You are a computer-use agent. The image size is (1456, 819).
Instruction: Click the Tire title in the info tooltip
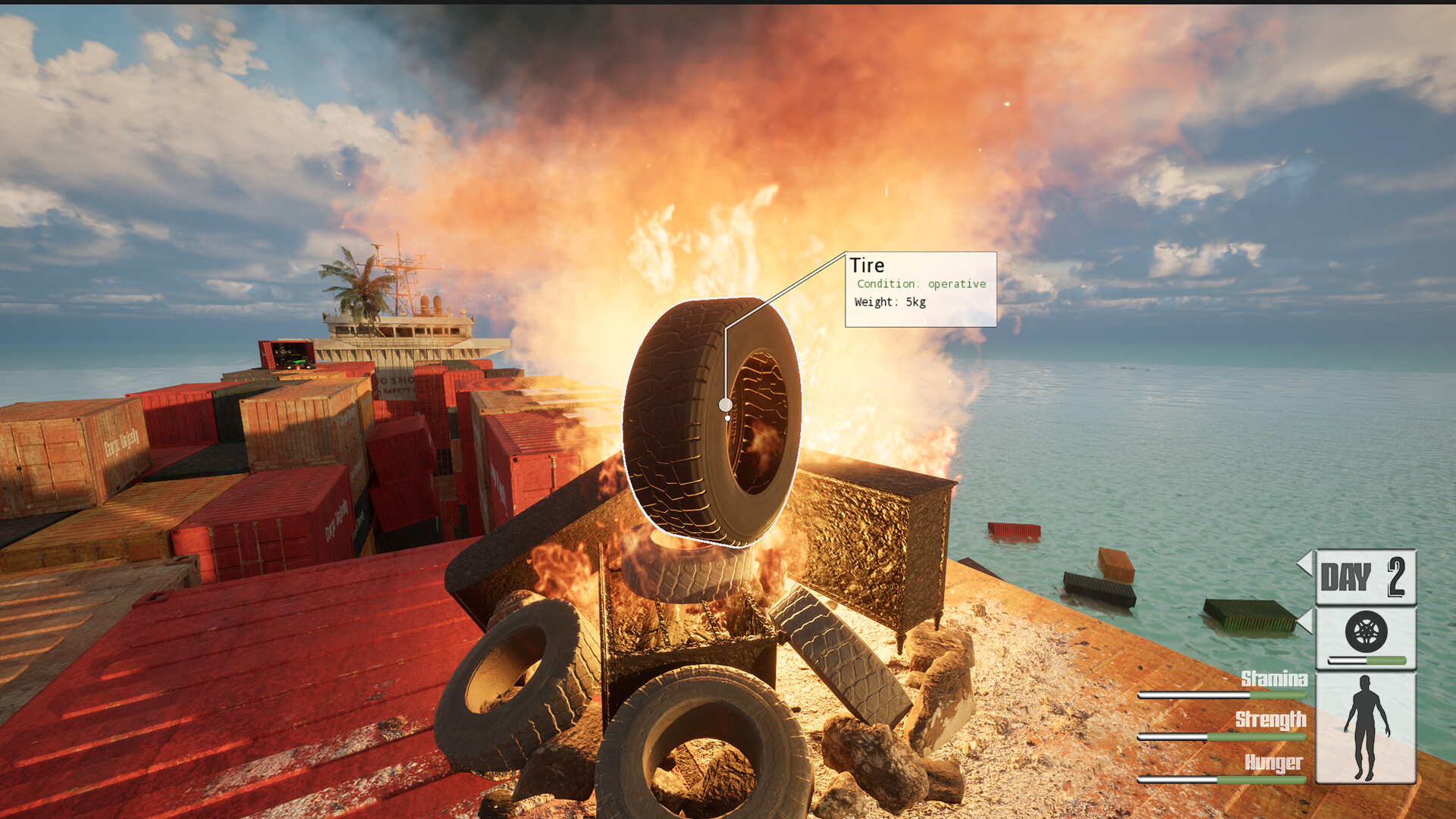click(x=869, y=266)
